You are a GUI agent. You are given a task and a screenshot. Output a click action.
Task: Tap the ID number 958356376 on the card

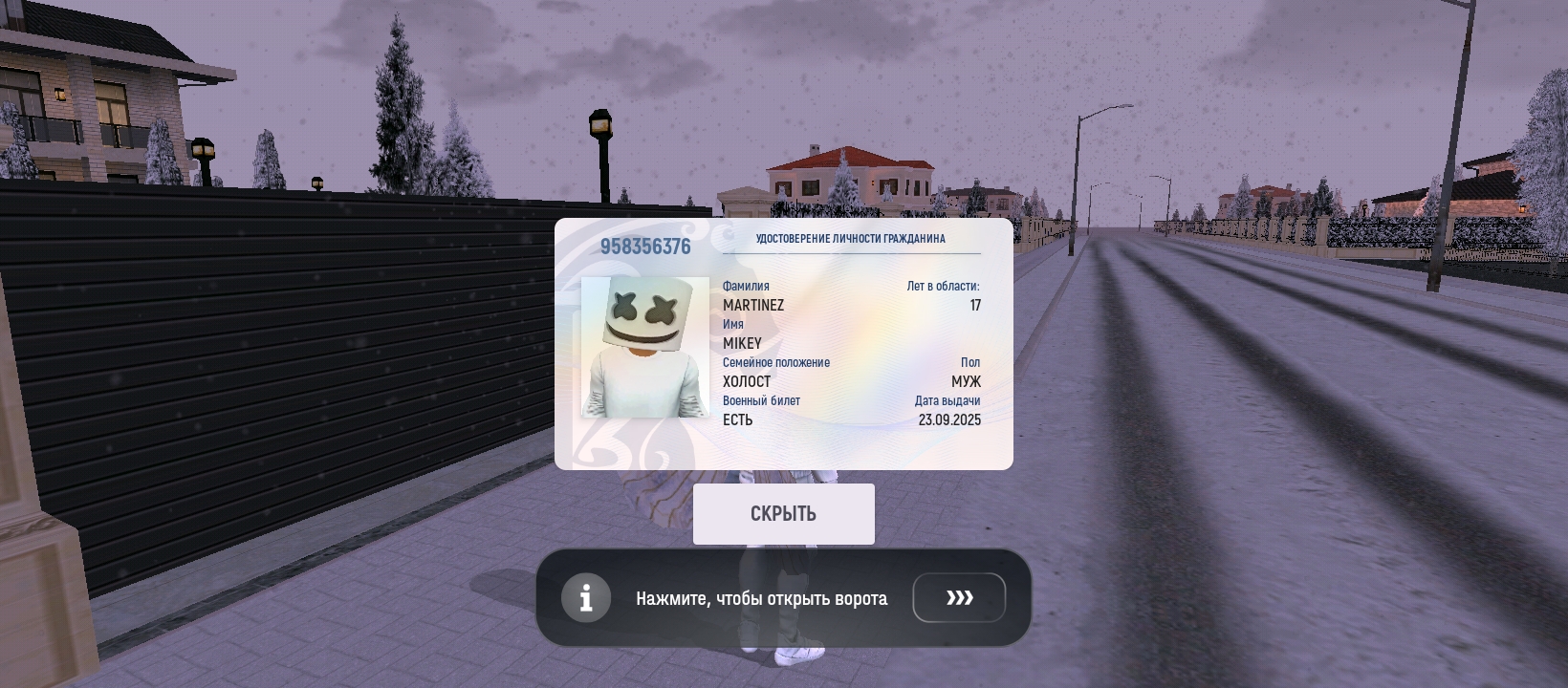(646, 246)
